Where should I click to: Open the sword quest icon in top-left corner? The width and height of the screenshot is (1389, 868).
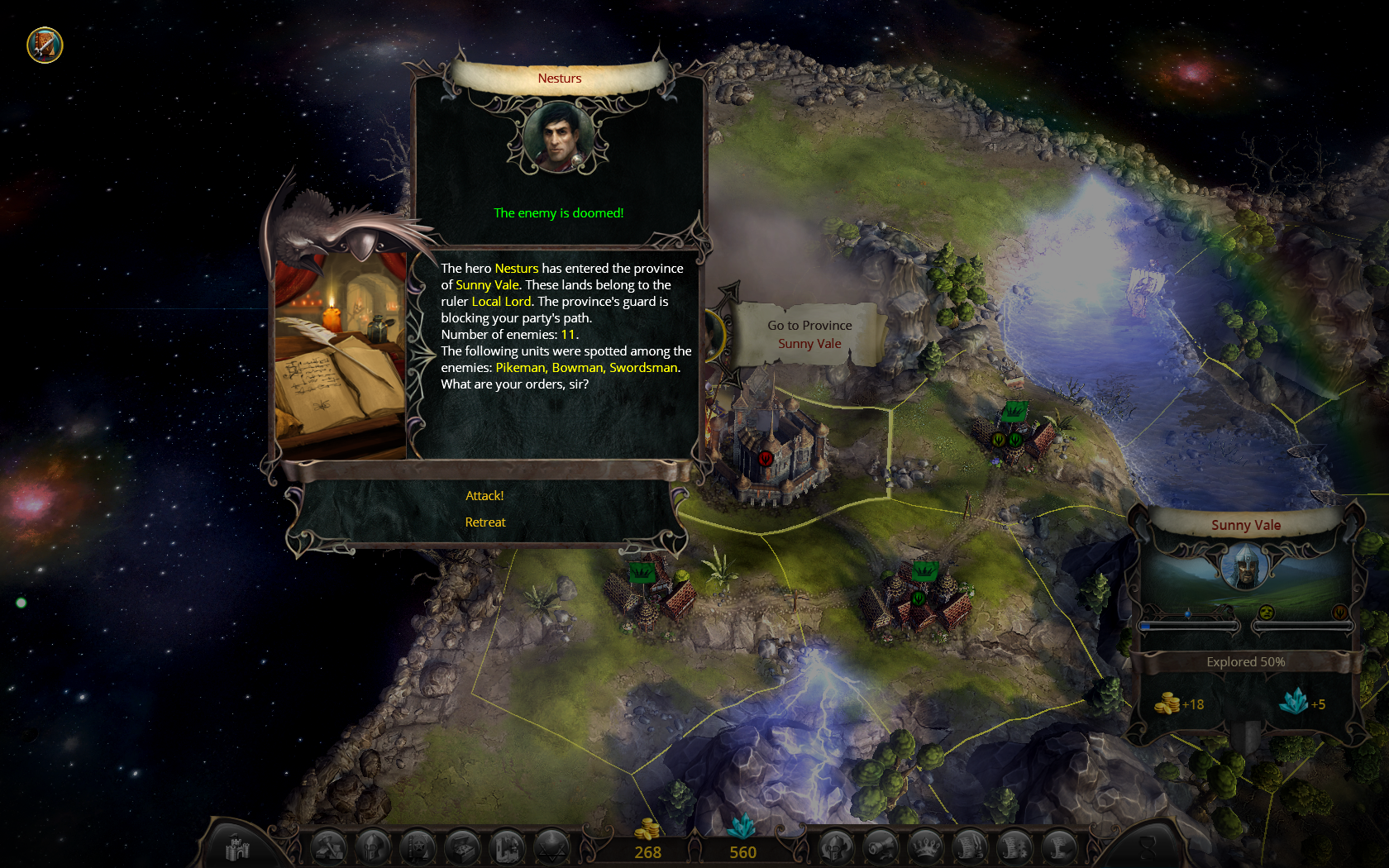[x=45, y=45]
